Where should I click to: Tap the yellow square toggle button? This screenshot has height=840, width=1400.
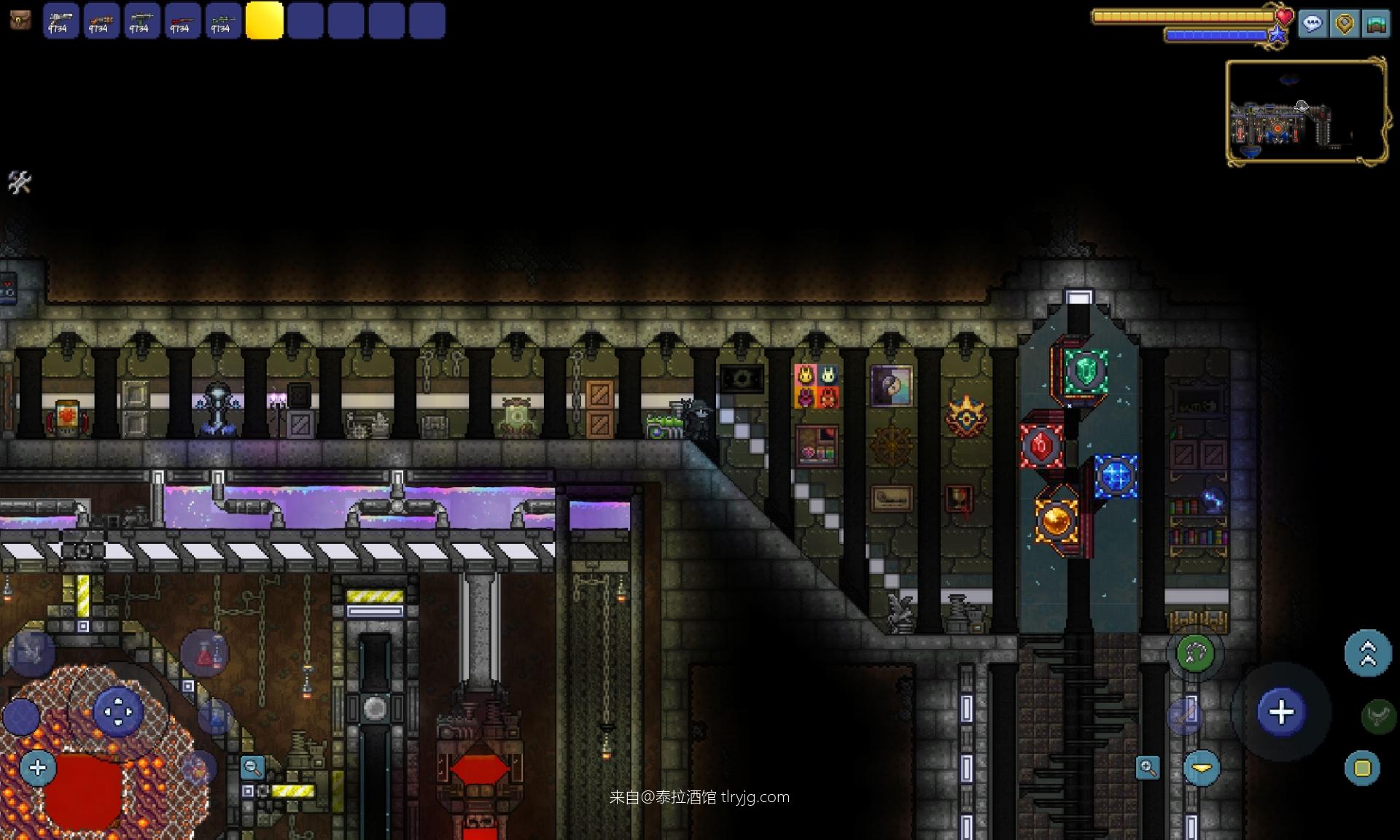pyautogui.click(x=1362, y=768)
